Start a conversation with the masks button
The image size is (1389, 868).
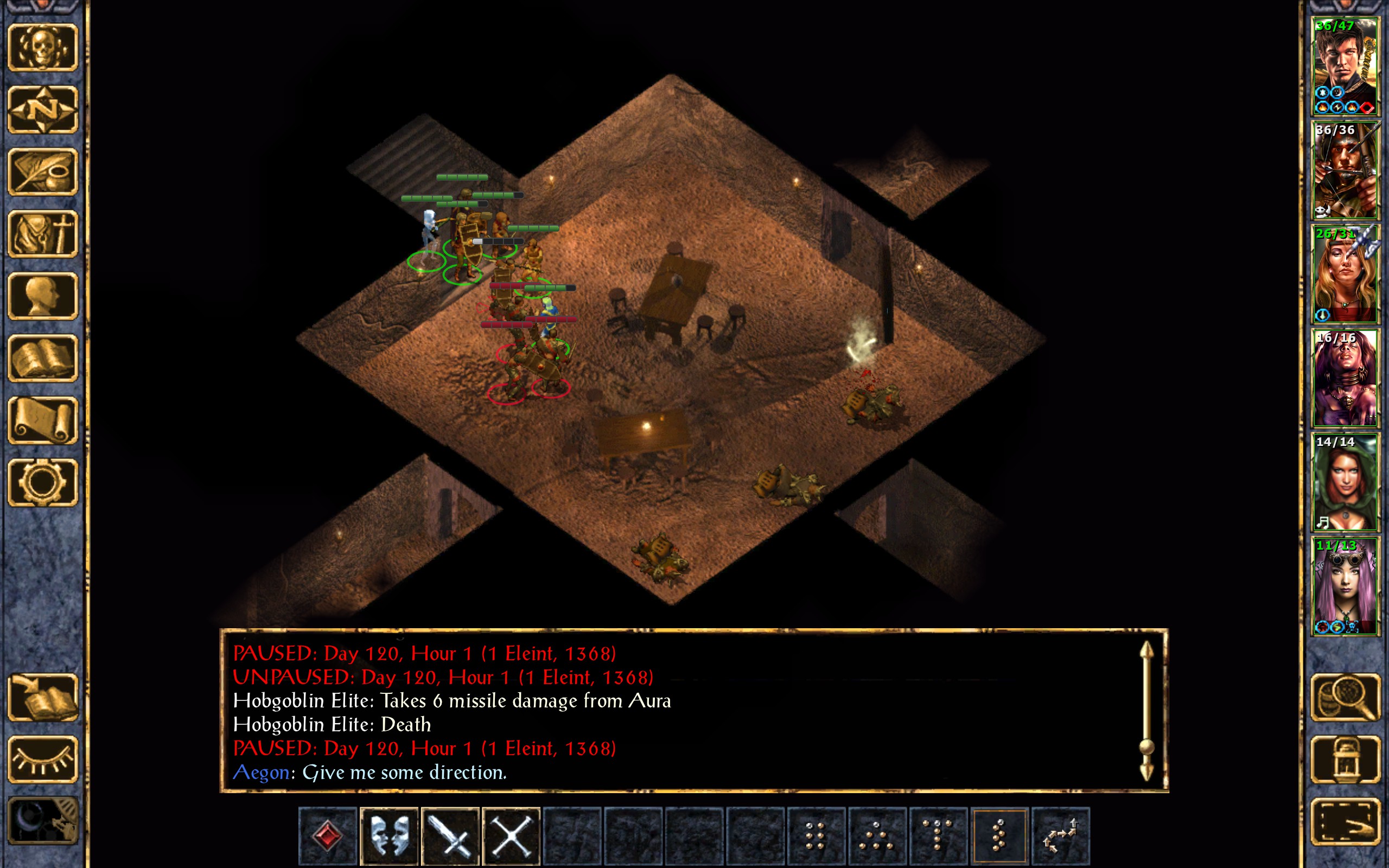[388, 836]
